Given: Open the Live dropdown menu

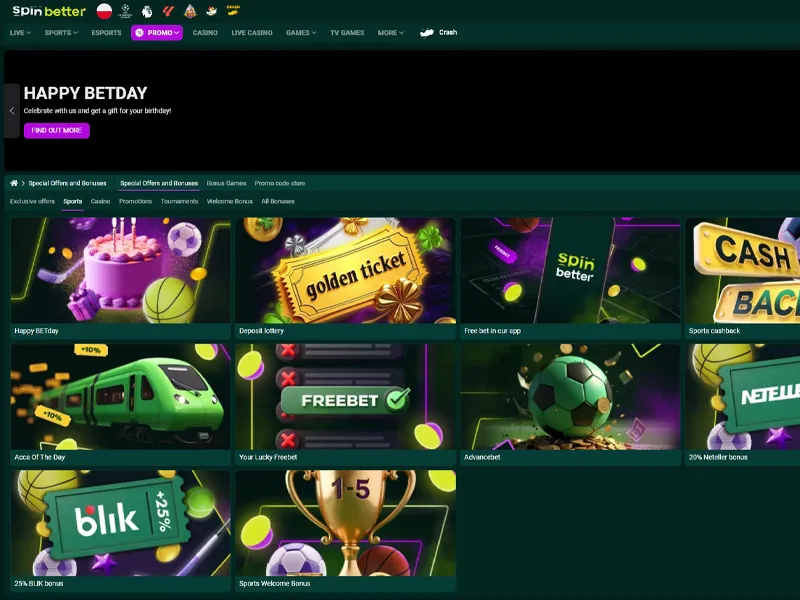Looking at the screenshot, I should pyautogui.click(x=20, y=33).
